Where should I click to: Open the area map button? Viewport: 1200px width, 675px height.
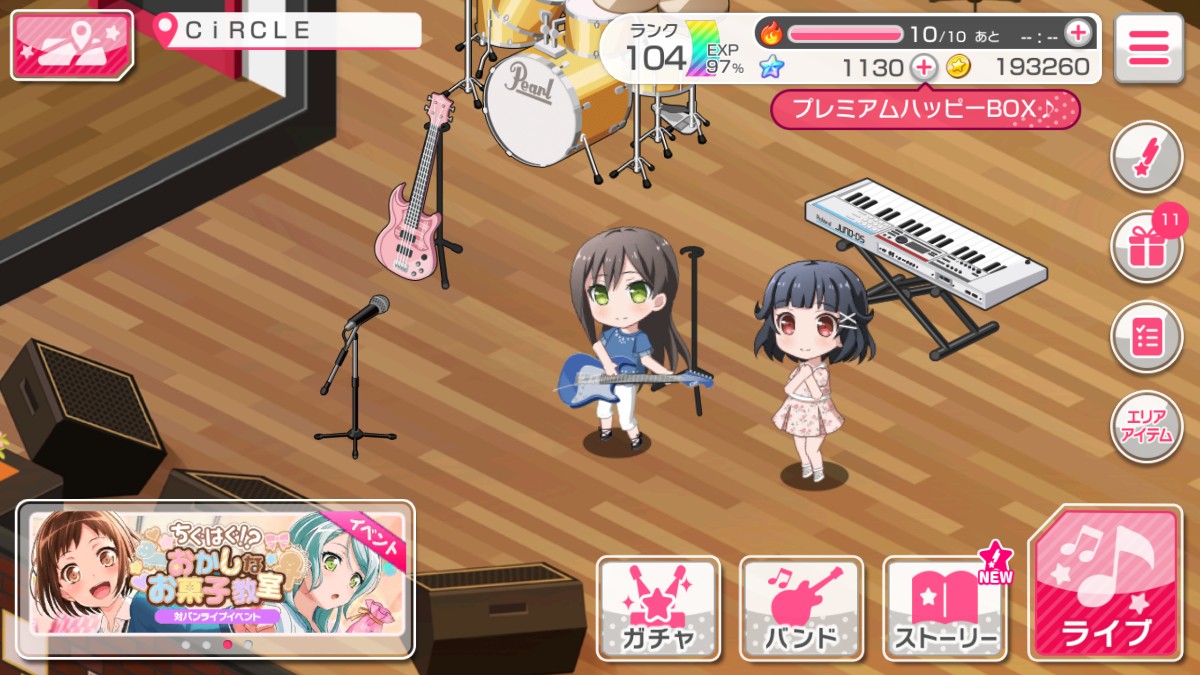pos(71,45)
